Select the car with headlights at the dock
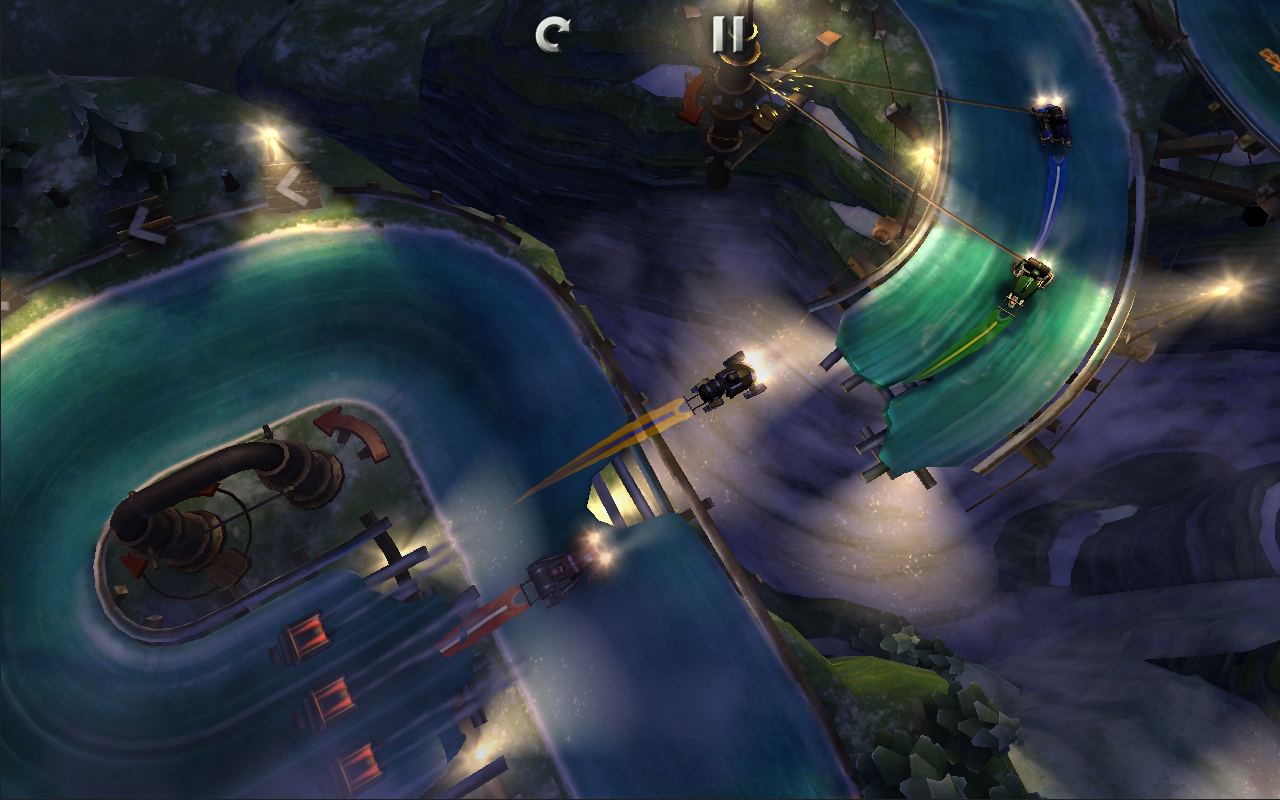The image size is (1280, 800). [557, 577]
